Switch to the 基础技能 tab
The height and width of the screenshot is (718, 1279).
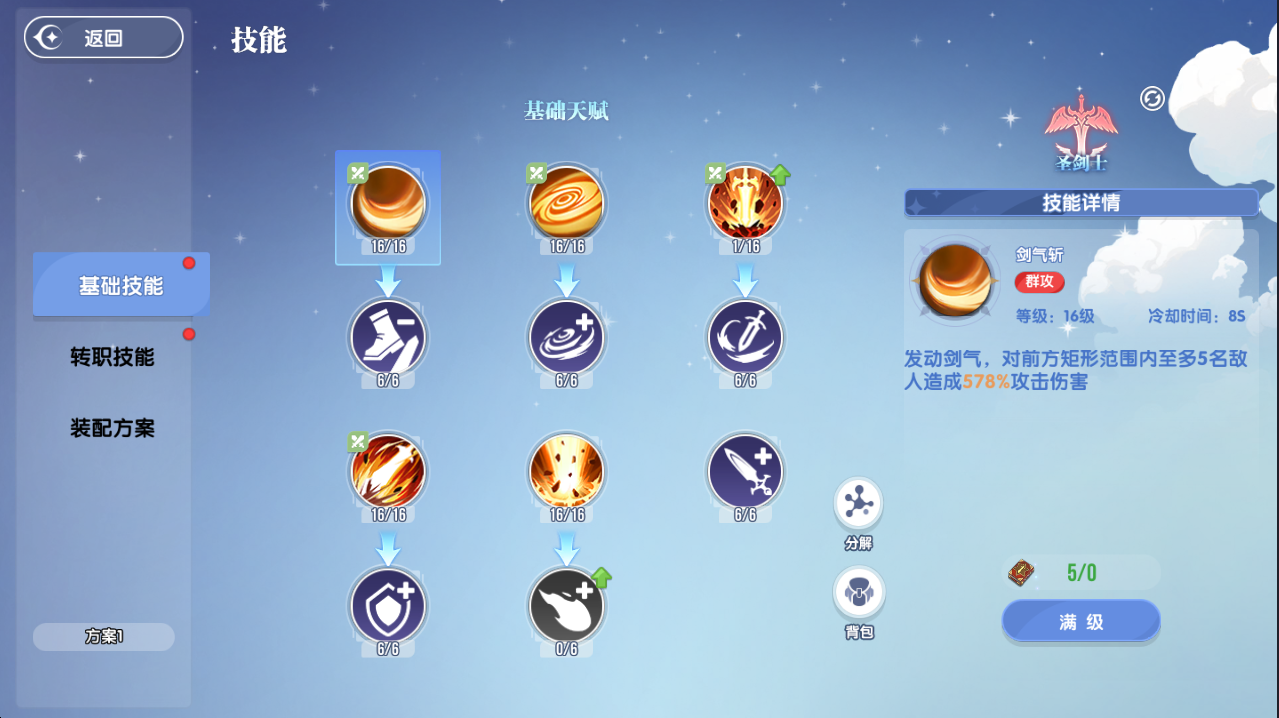pyautogui.click(x=121, y=286)
